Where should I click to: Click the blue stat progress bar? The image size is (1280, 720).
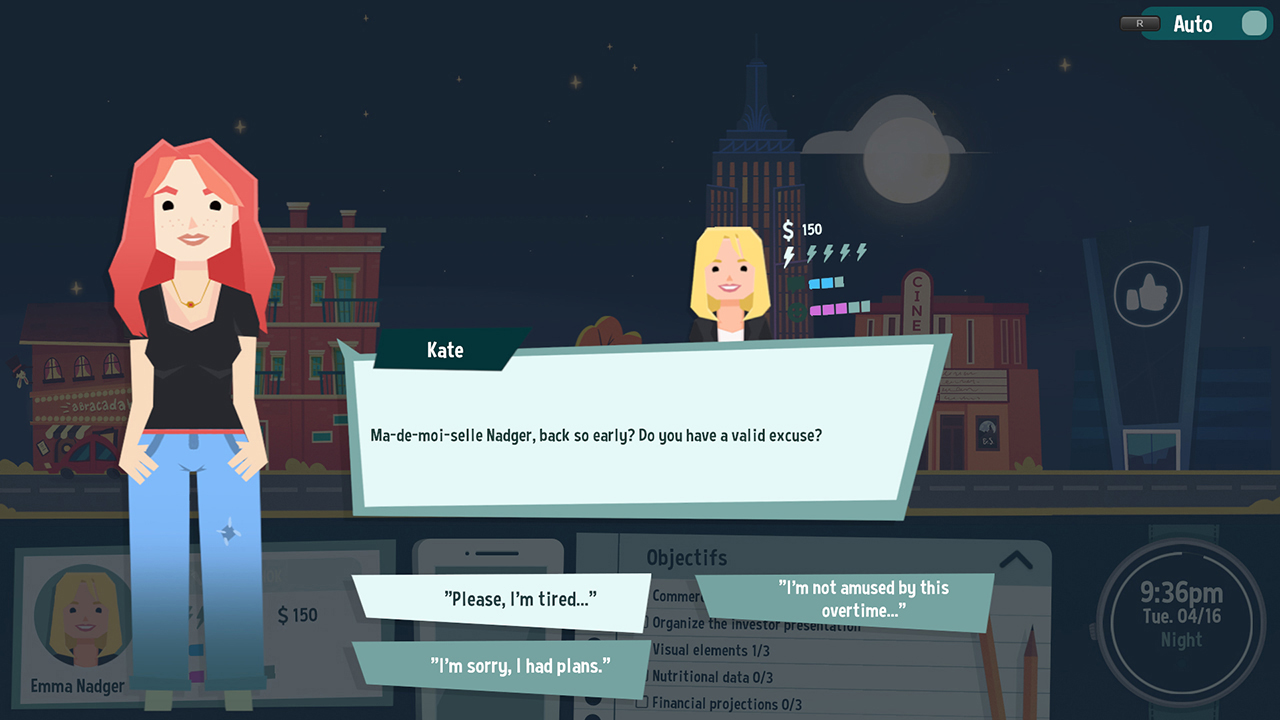(x=825, y=283)
